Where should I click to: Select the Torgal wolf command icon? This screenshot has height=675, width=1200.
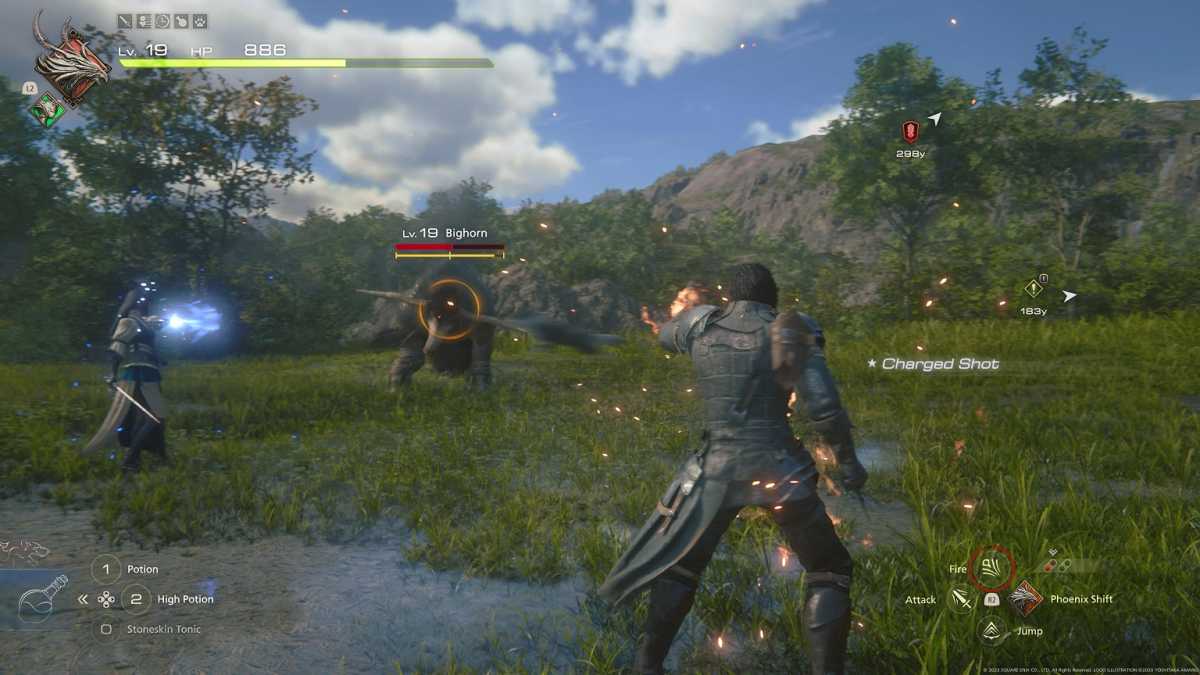pyautogui.click(x=24, y=549)
